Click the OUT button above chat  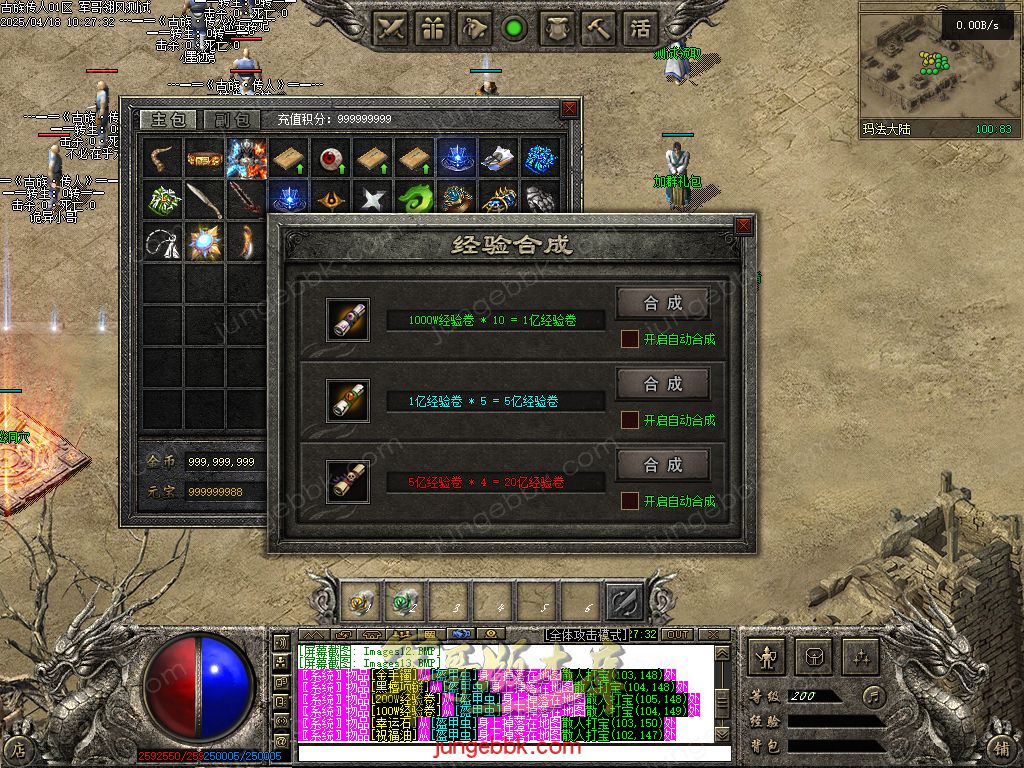677,635
